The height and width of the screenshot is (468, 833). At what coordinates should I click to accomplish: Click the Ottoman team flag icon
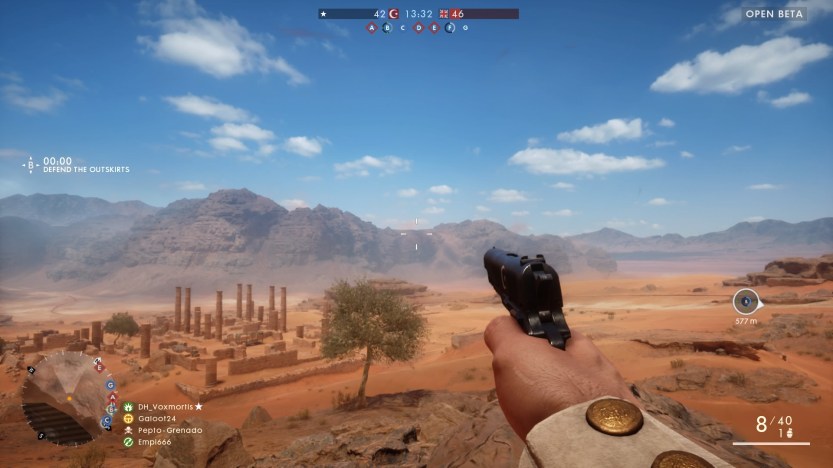(394, 14)
